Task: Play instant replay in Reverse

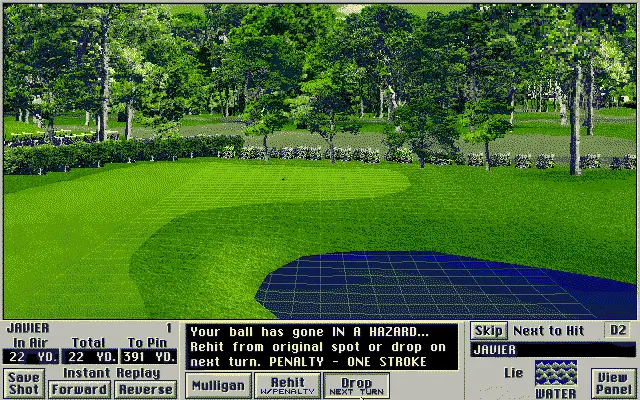Action: click(145, 389)
